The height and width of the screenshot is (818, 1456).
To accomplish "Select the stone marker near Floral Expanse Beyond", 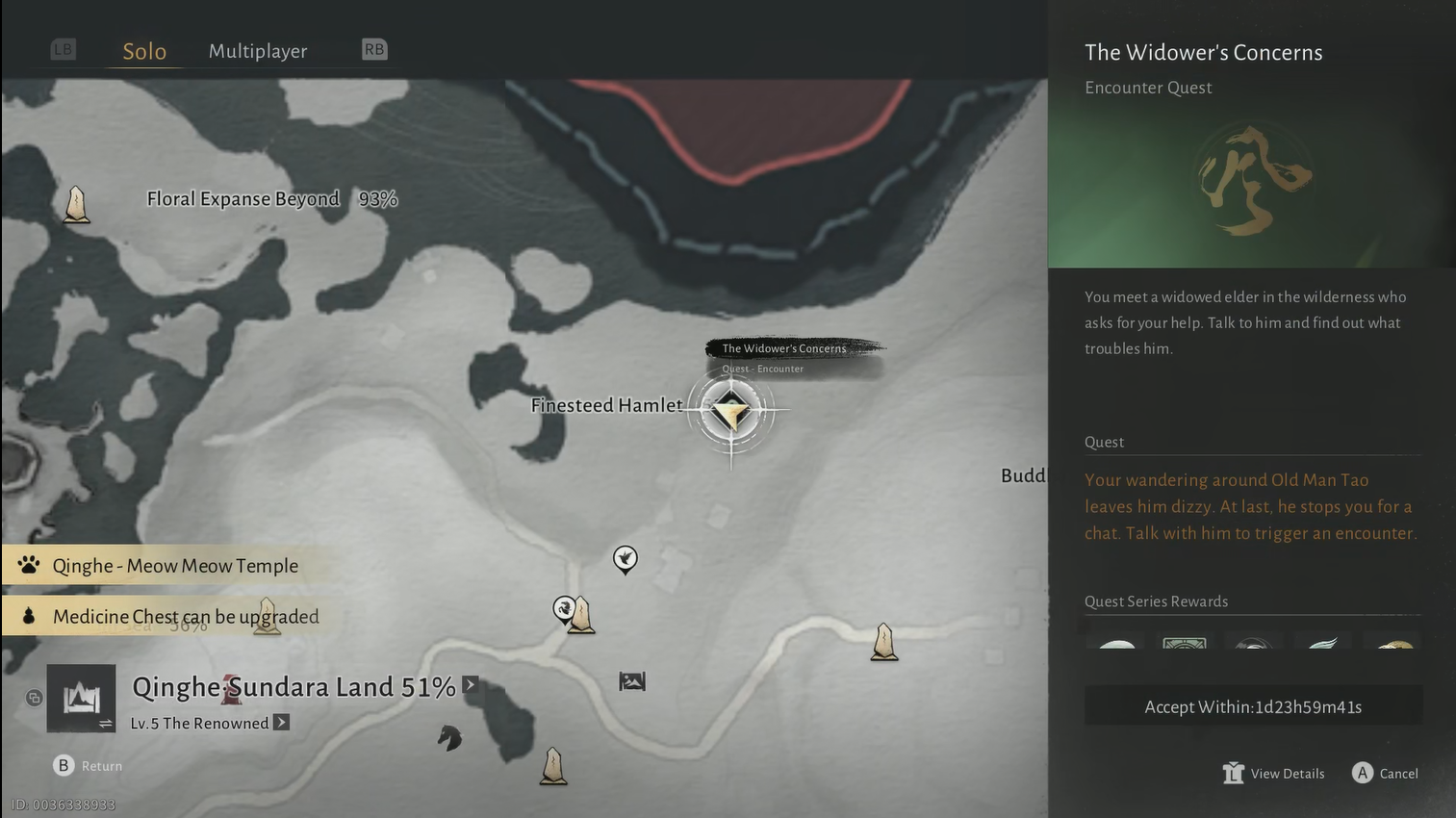I will pos(76,205).
